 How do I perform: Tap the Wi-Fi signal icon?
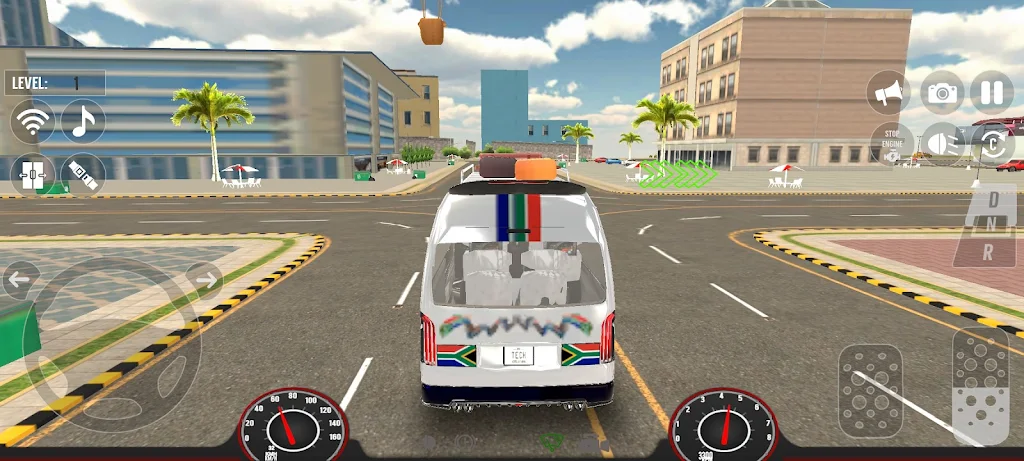(33, 122)
